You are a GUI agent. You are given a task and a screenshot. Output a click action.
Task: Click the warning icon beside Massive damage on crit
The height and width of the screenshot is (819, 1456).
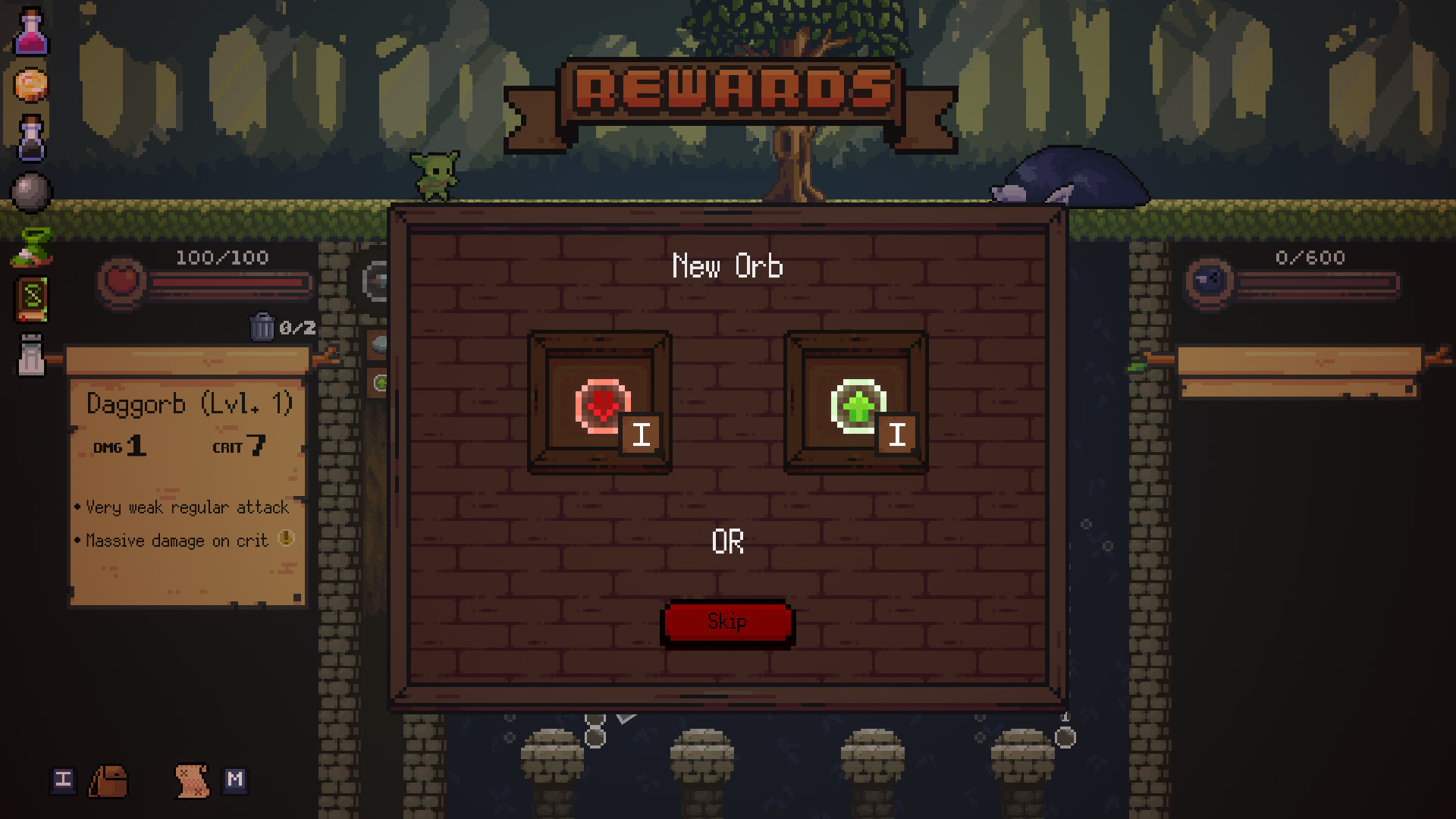point(286,540)
